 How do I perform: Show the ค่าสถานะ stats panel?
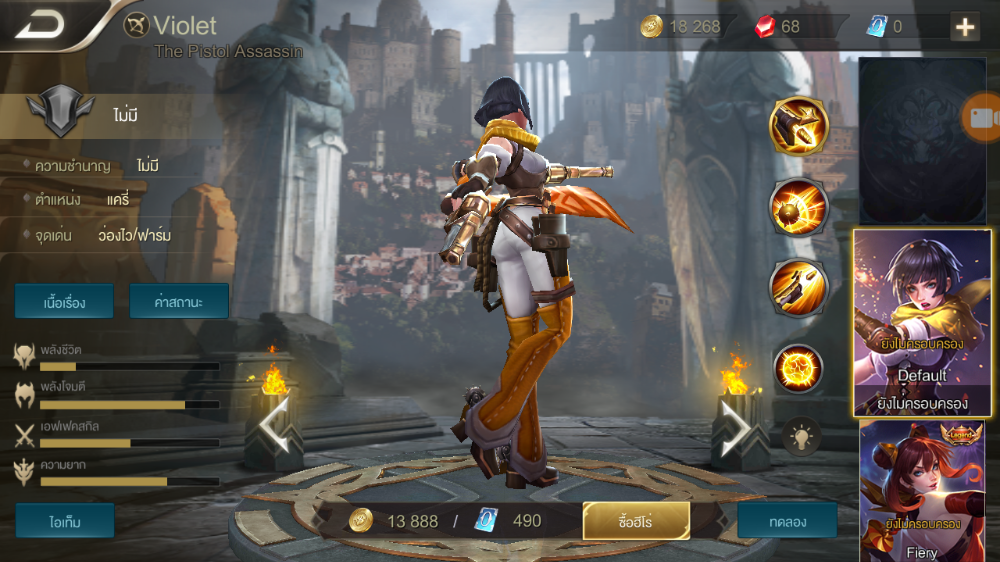click(179, 301)
